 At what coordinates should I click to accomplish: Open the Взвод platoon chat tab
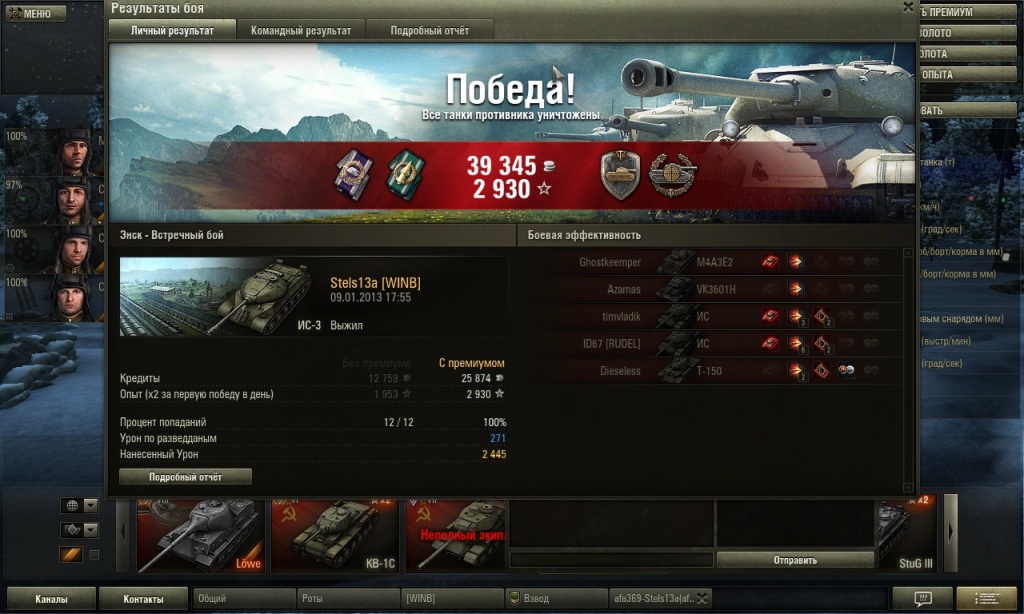(553, 598)
